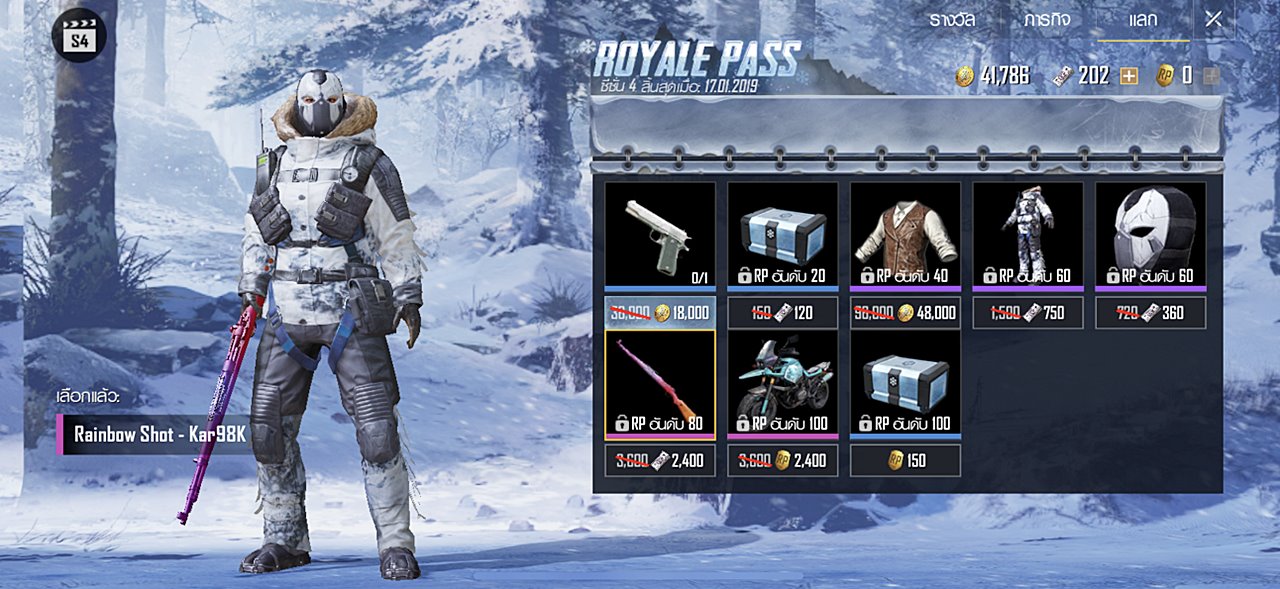Select the แลก exchange tab

click(1143, 19)
